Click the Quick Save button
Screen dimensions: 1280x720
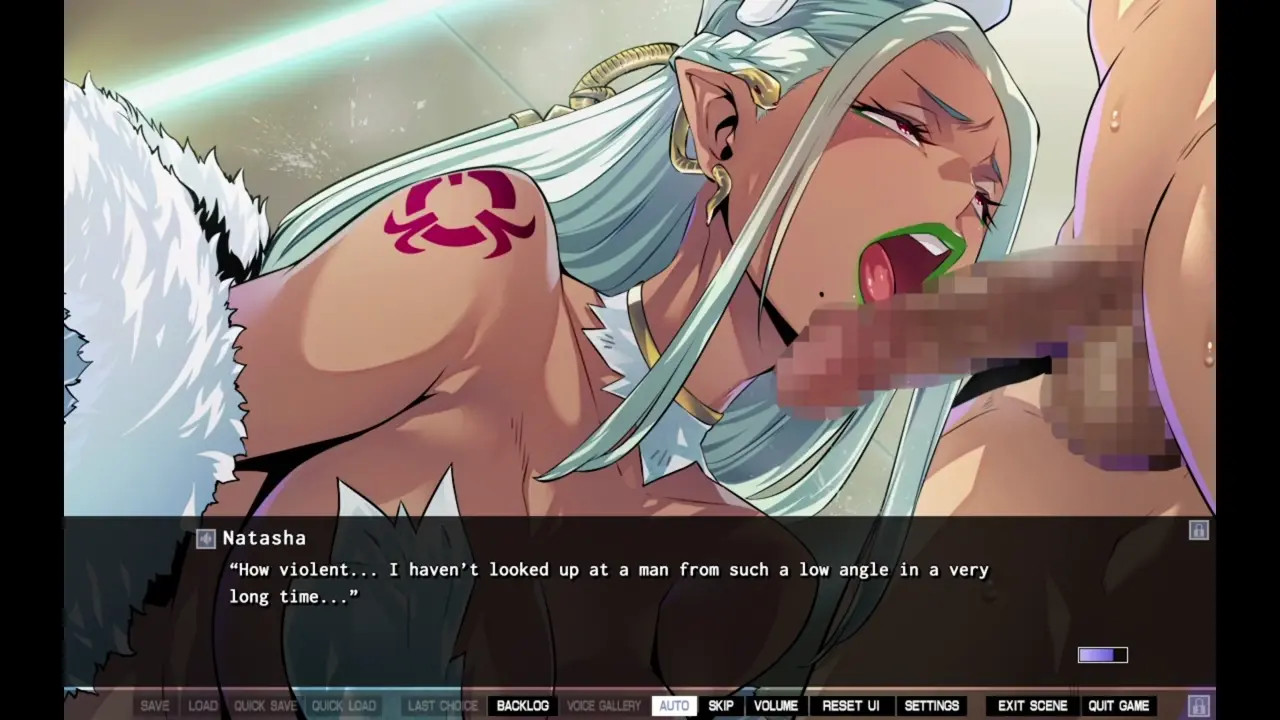click(265, 706)
